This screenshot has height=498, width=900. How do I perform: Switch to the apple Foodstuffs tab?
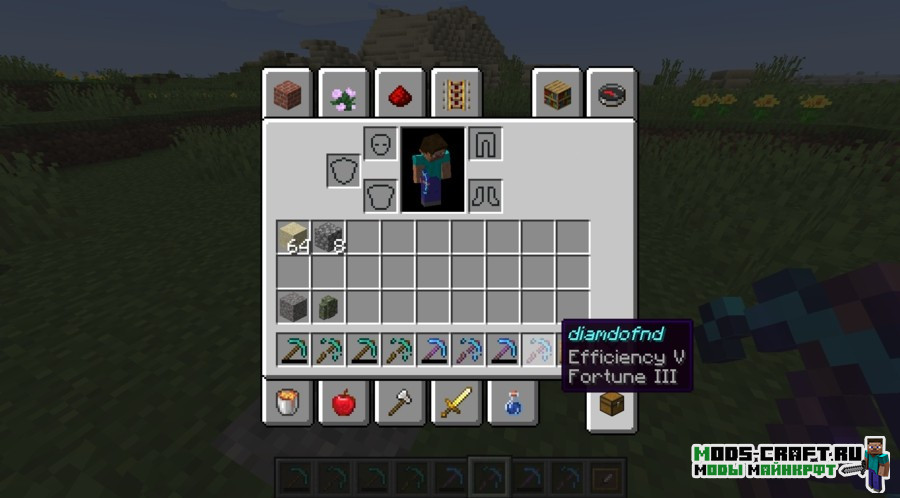tap(343, 402)
